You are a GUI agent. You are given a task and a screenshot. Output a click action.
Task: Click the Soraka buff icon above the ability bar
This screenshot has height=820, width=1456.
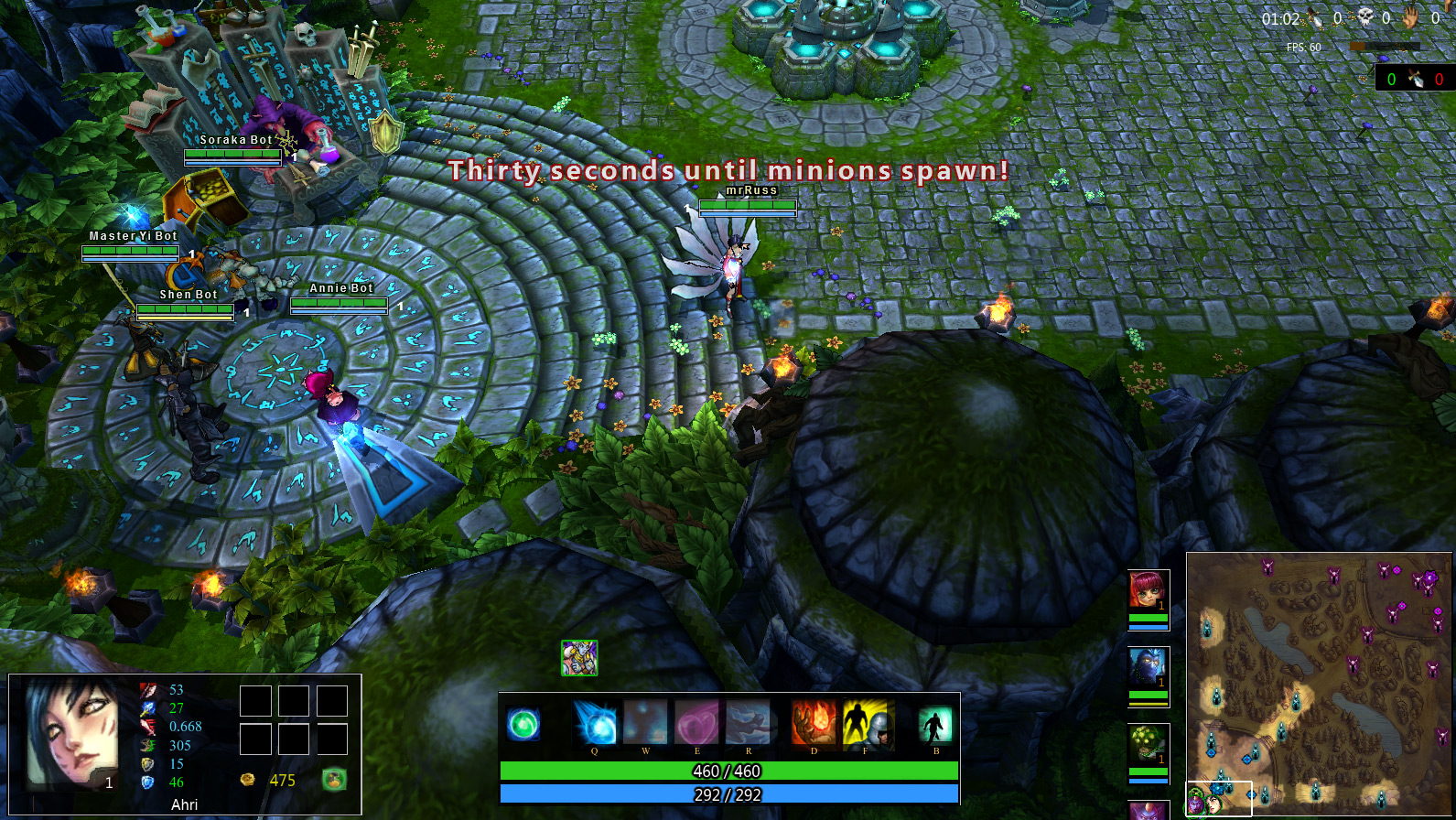[x=579, y=658]
